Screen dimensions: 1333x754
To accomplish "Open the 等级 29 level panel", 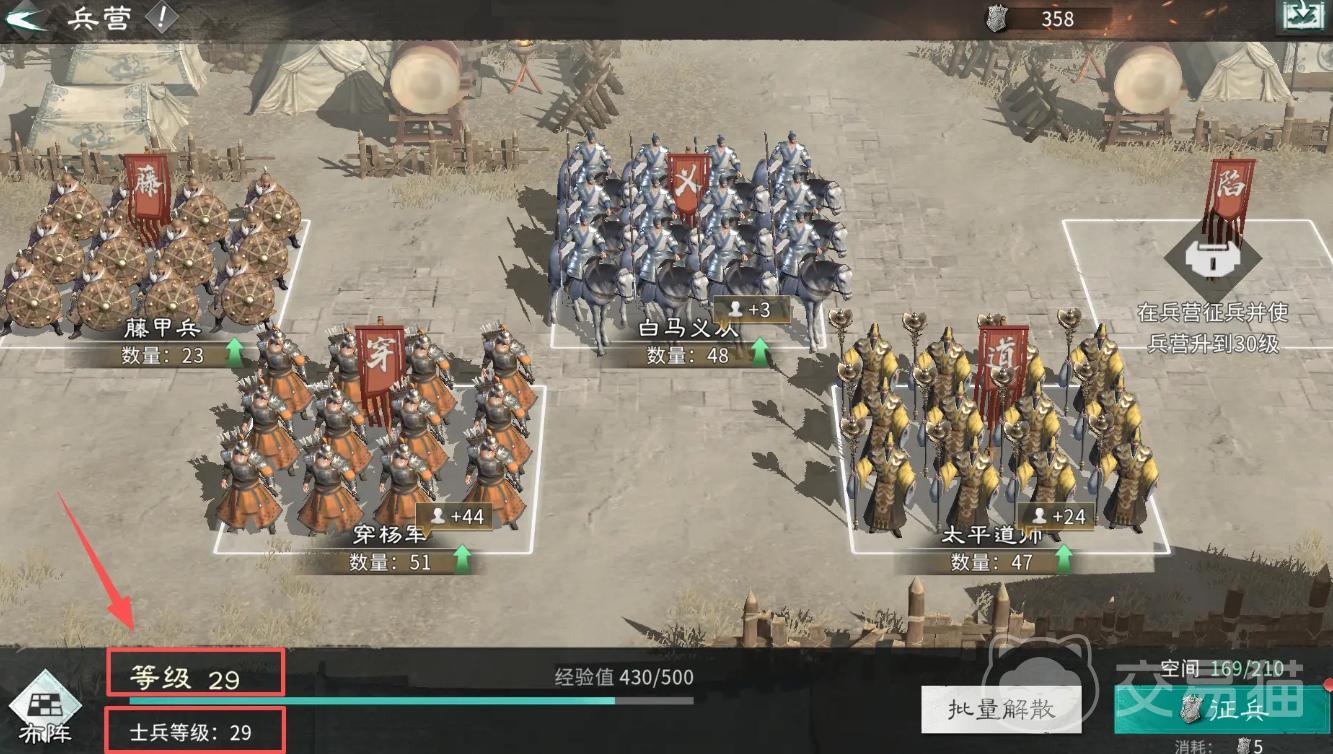I will click(x=195, y=674).
